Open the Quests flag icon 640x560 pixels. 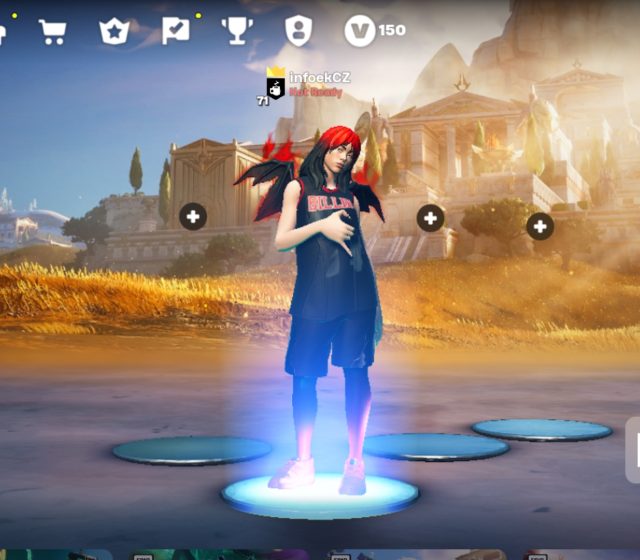175,31
